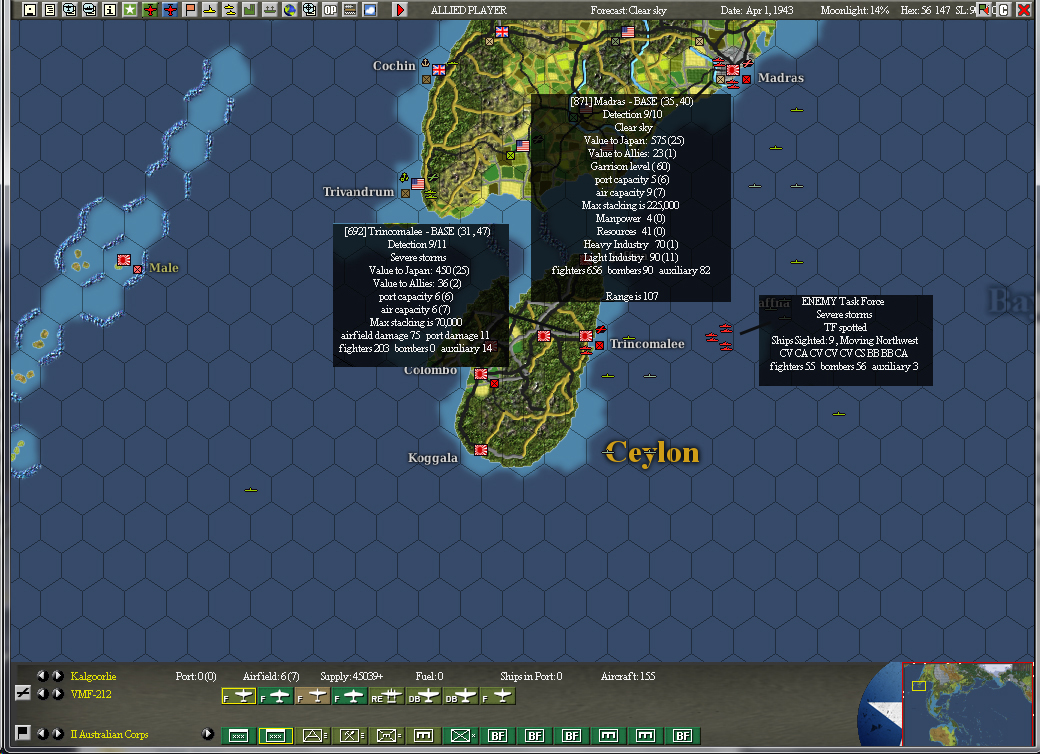
Task: Click the red end-turn arrow in the toolbar
Action: coord(400,10)
